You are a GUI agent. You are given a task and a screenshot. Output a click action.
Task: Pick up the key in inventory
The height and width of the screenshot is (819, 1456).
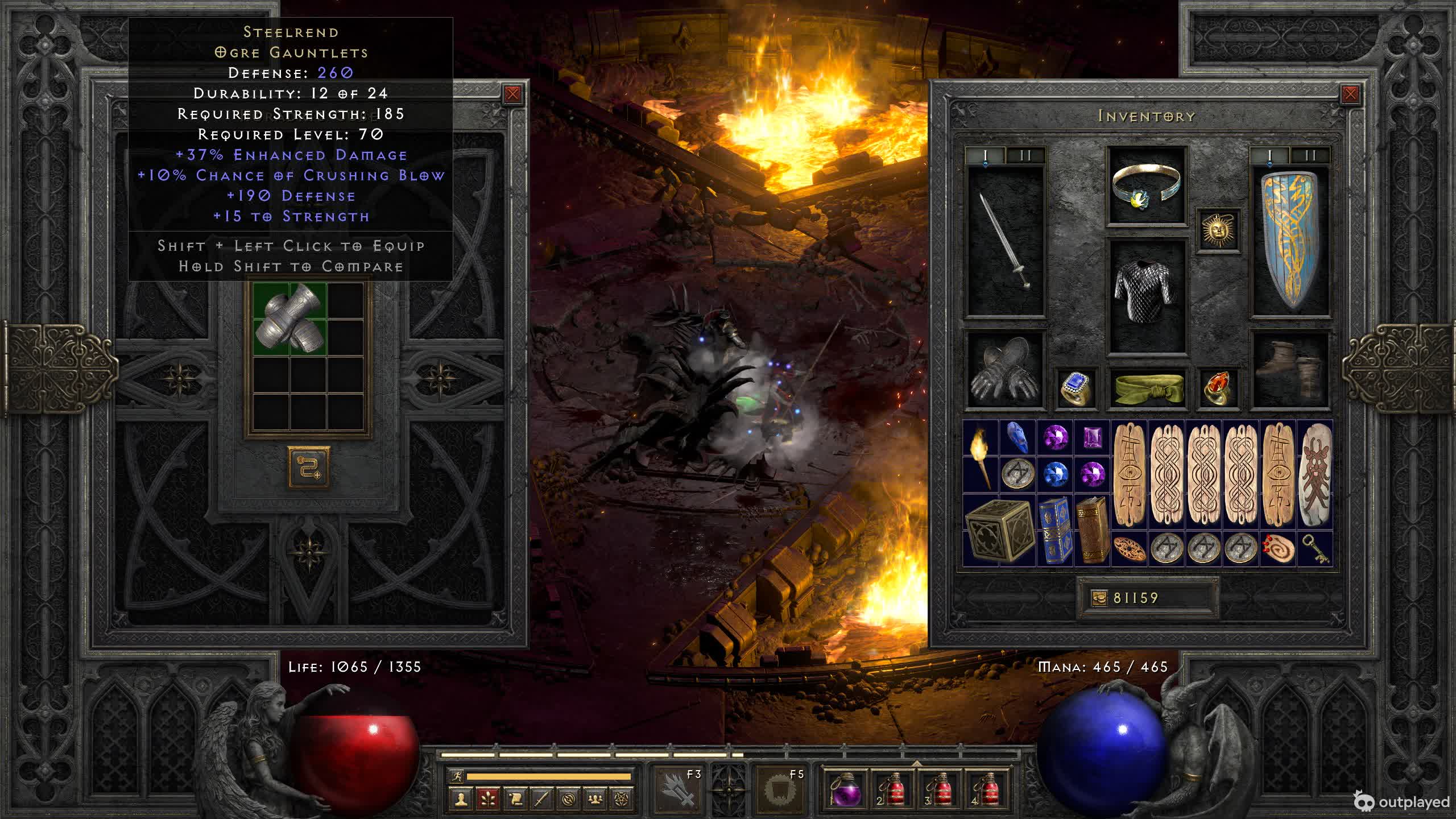(x=1315, y=549)
